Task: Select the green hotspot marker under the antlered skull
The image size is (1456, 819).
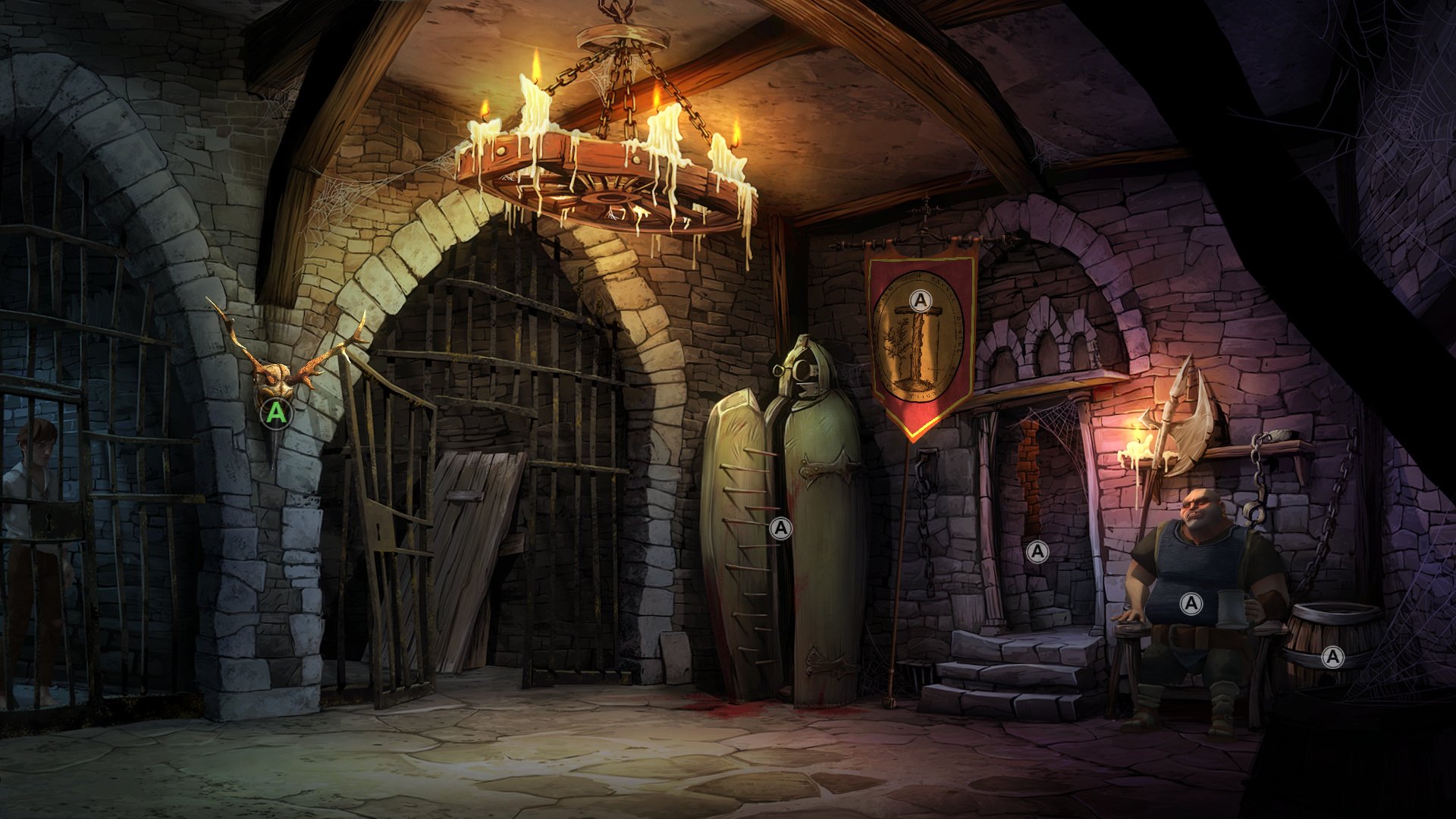Action: [x=277, y=413]
